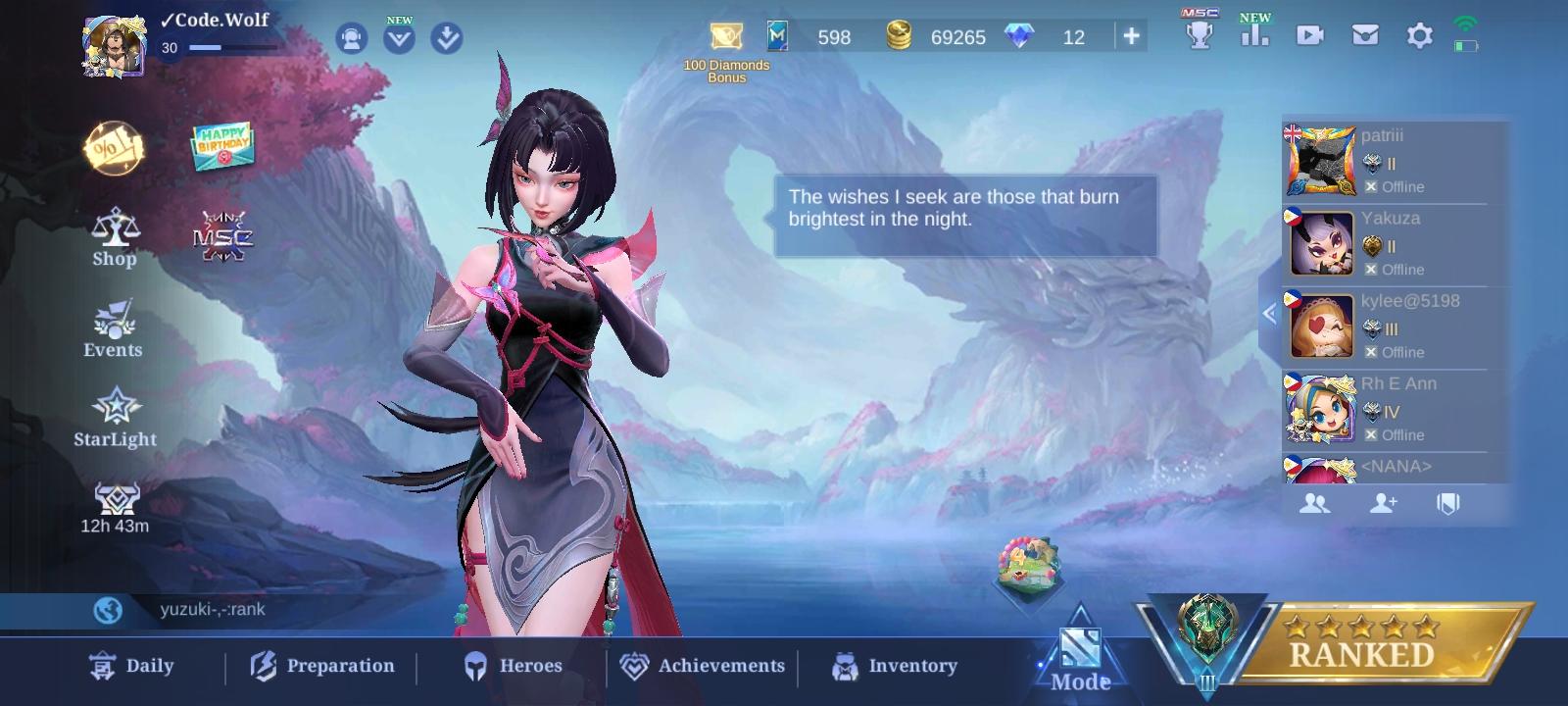Start matchmaking with the RANKED button
Screen dimensions: 1568x706
(x=1360, y=652)
